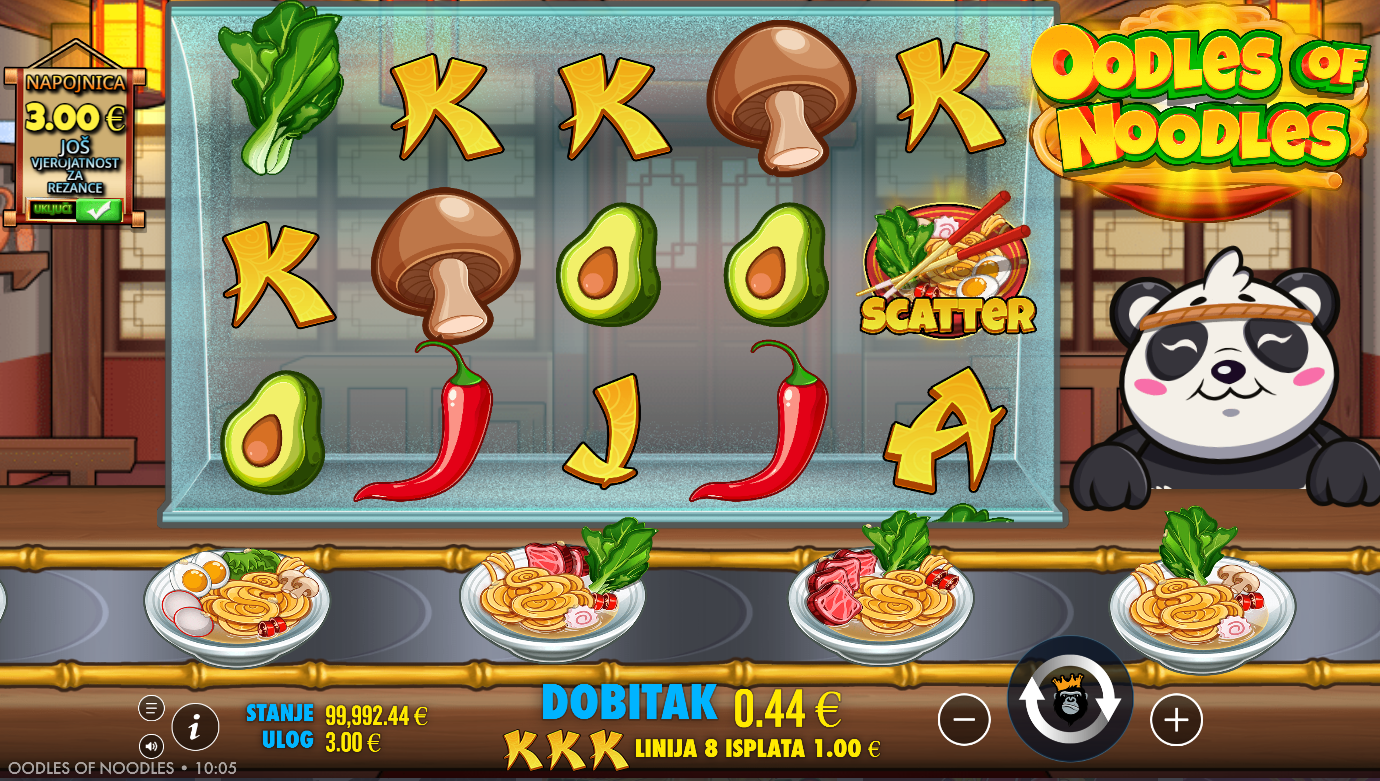Open the hamburger menu icon
The height and width of the screenshot is (781, 1380).
(151, 708)
